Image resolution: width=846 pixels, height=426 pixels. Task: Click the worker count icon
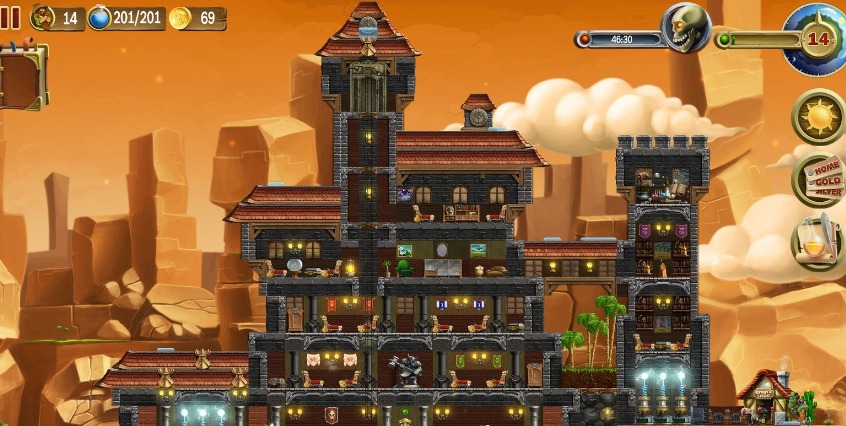coord(43,18)
